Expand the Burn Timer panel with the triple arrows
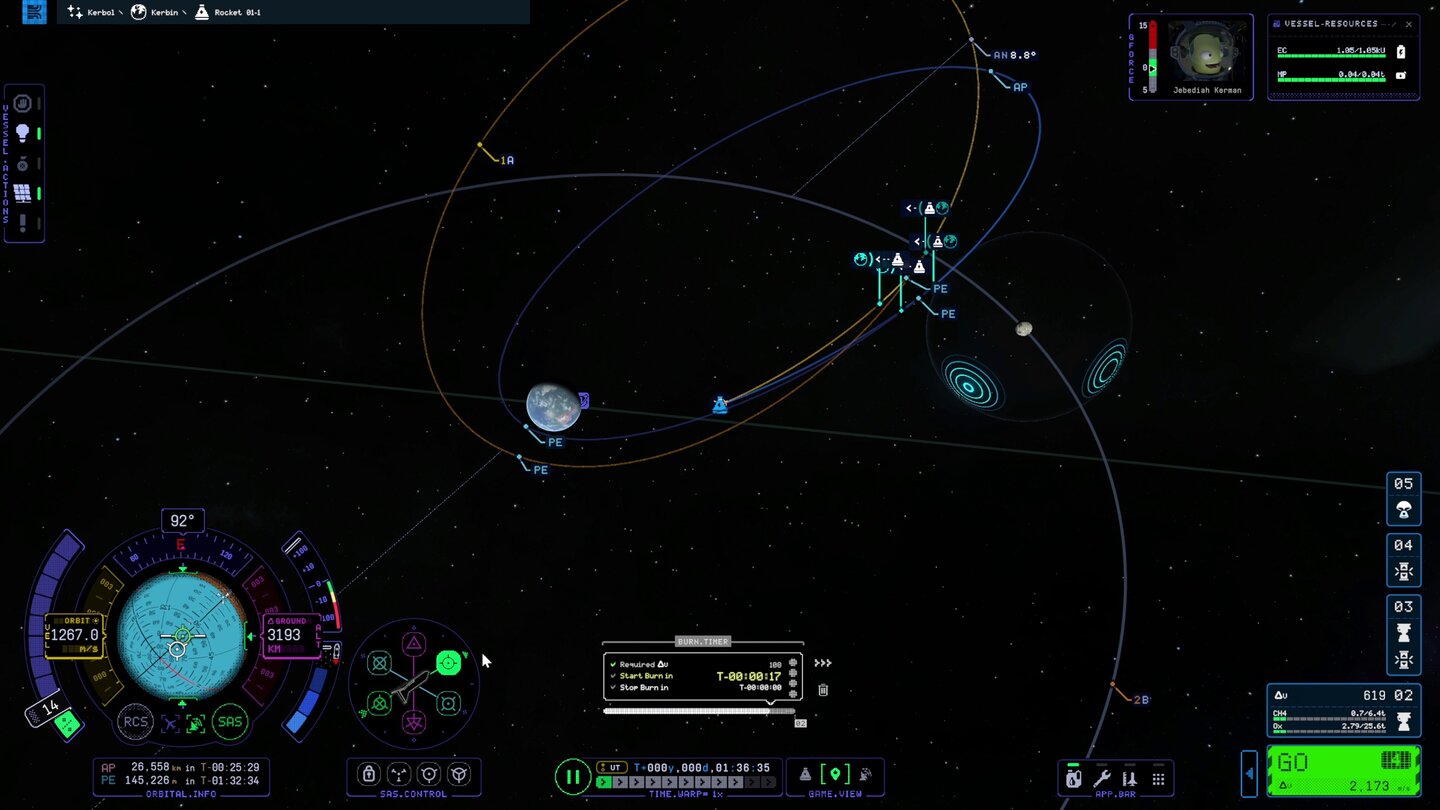Viewport: 1440px width, 810px height. click(x=823, y=663)
